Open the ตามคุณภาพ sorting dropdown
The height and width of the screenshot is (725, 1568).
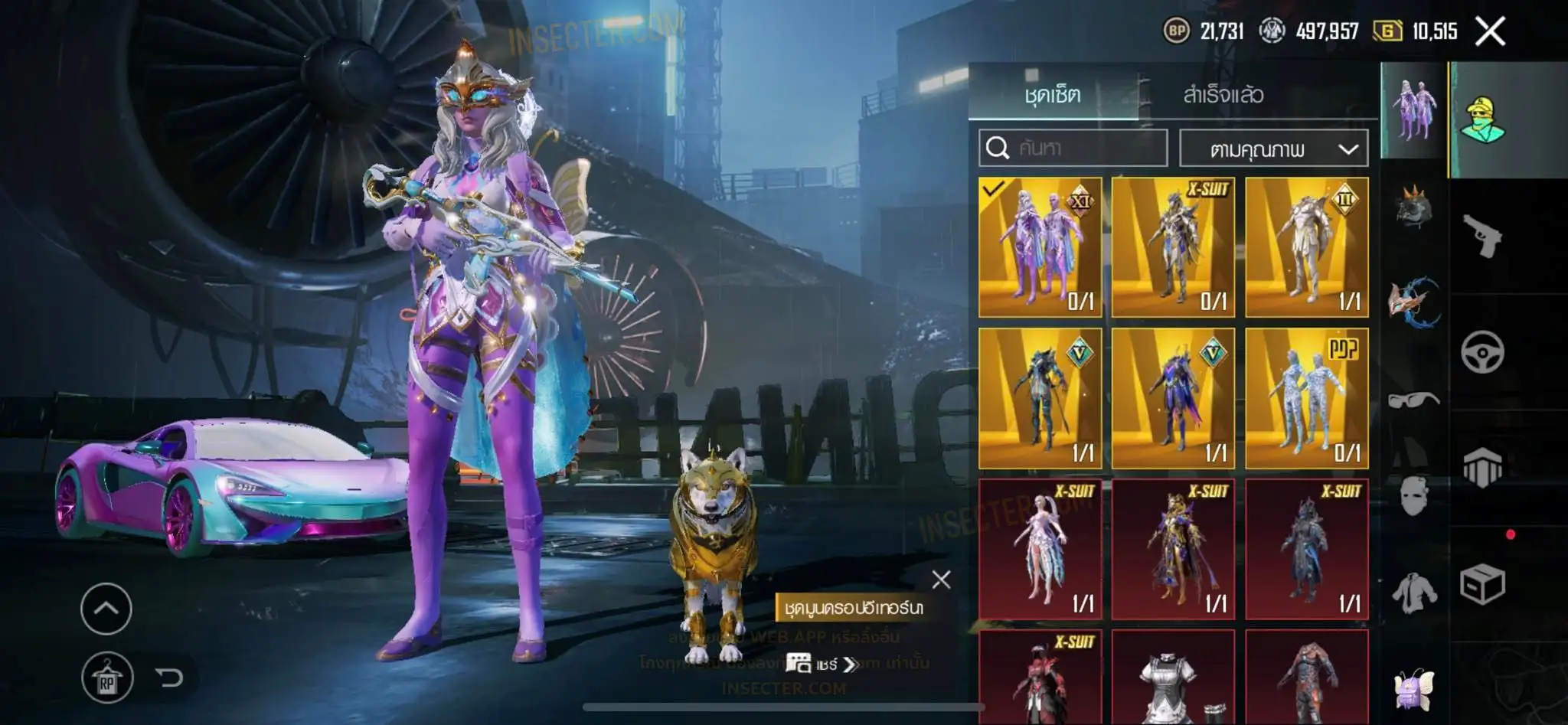(1273, 149)
